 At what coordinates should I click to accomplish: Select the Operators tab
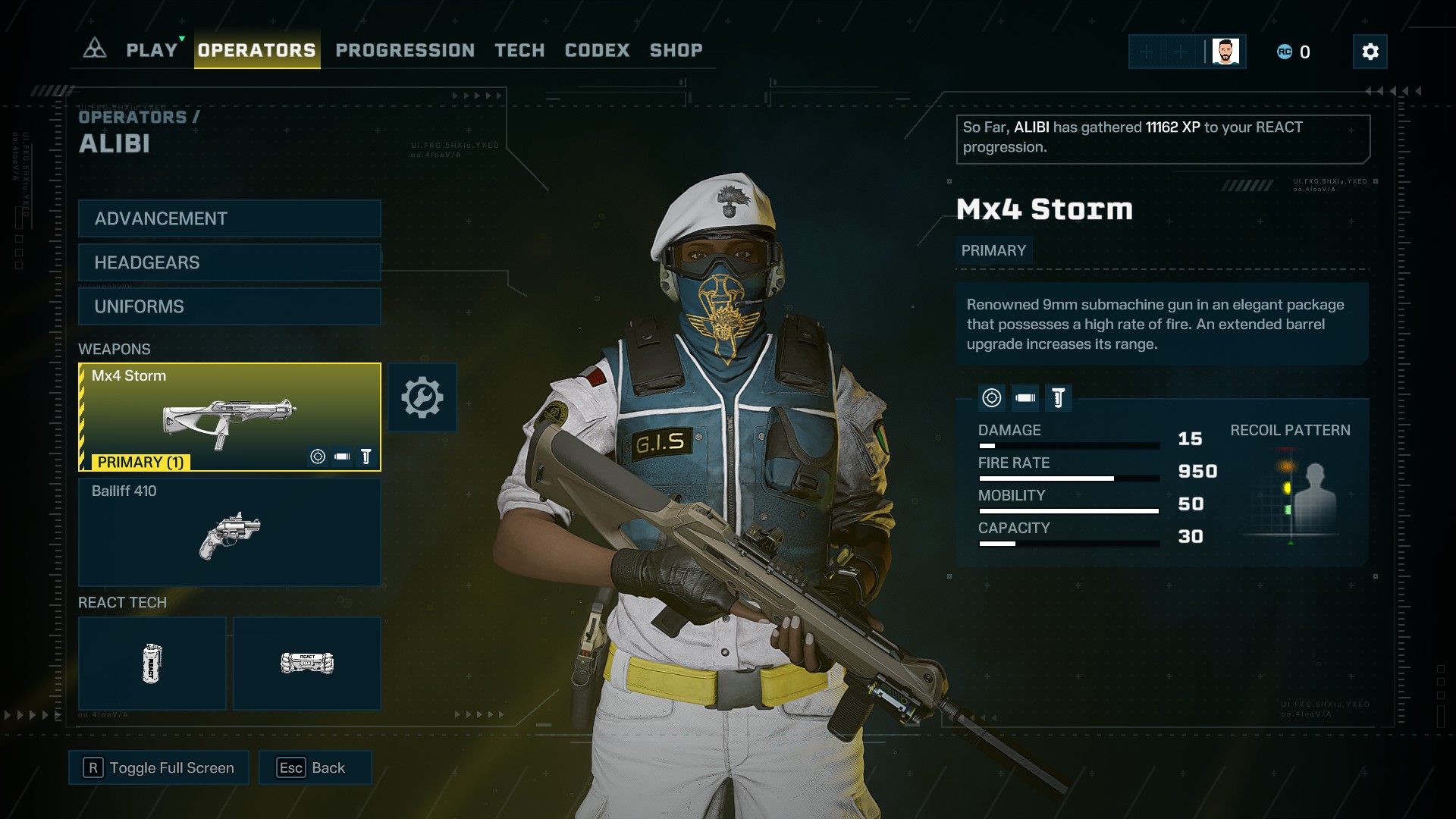(256, 50)
